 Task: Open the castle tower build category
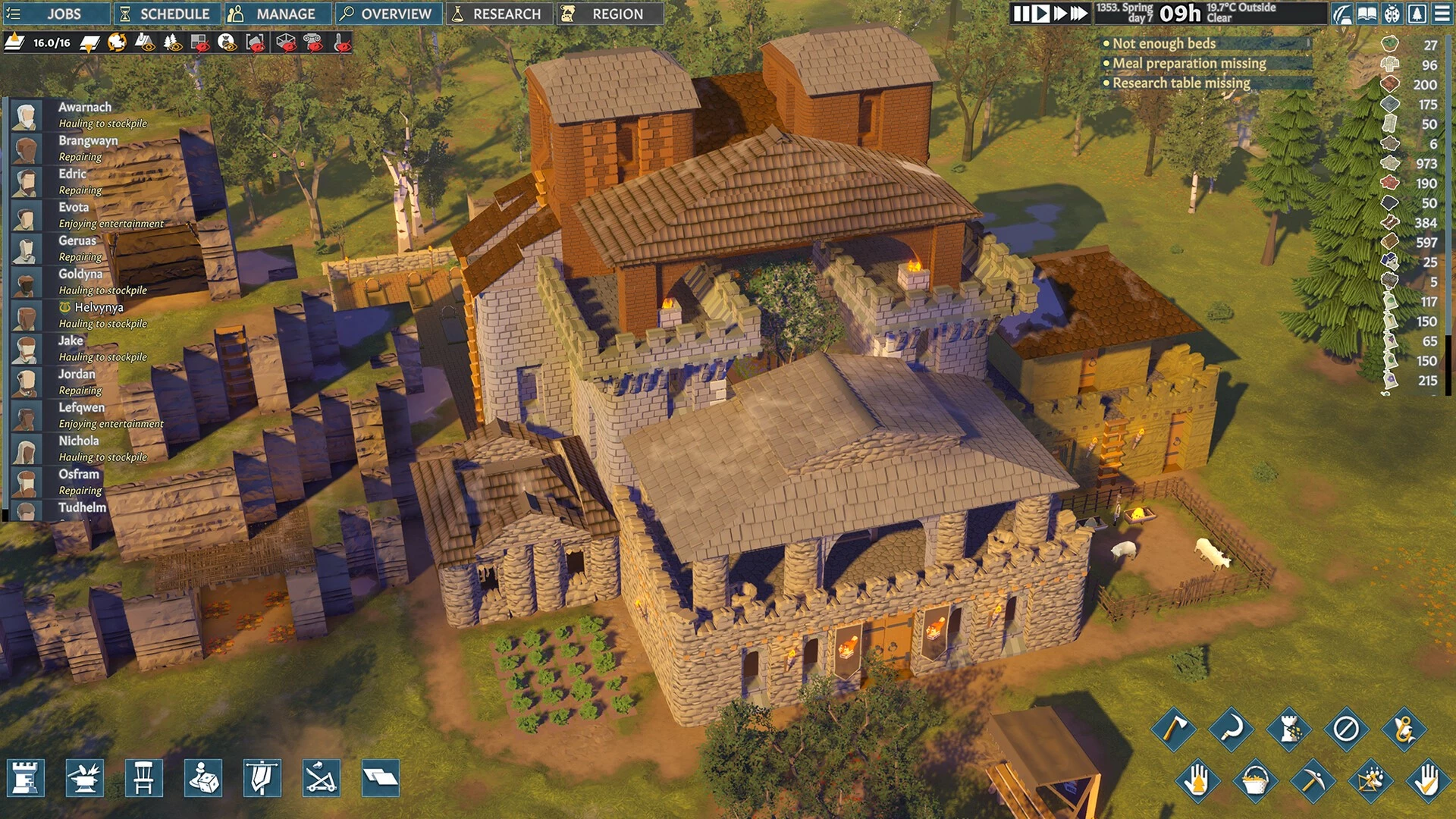(x=26, y=778)
